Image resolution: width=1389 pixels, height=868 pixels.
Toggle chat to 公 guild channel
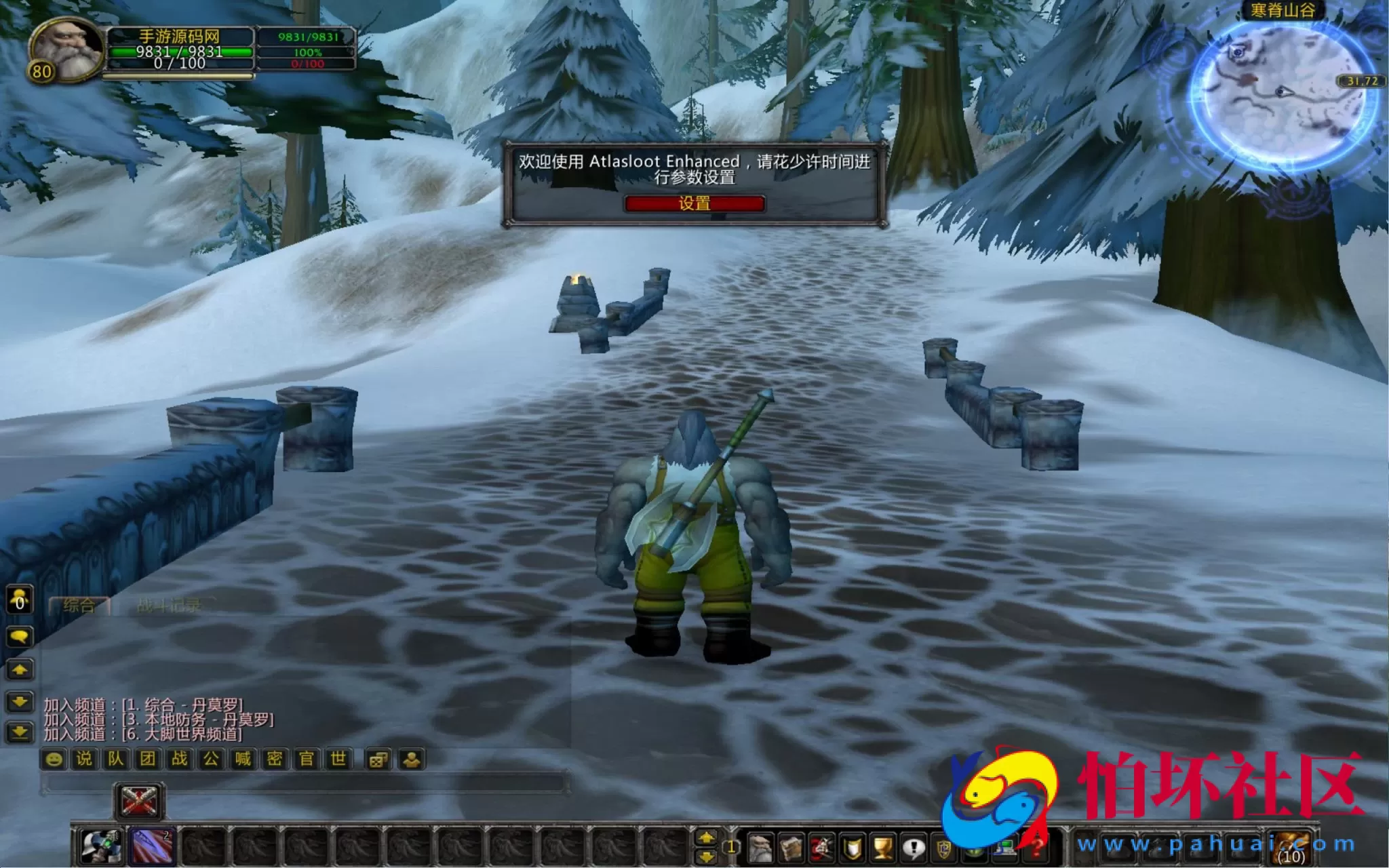pyautogui.click(x=212, y=759)
